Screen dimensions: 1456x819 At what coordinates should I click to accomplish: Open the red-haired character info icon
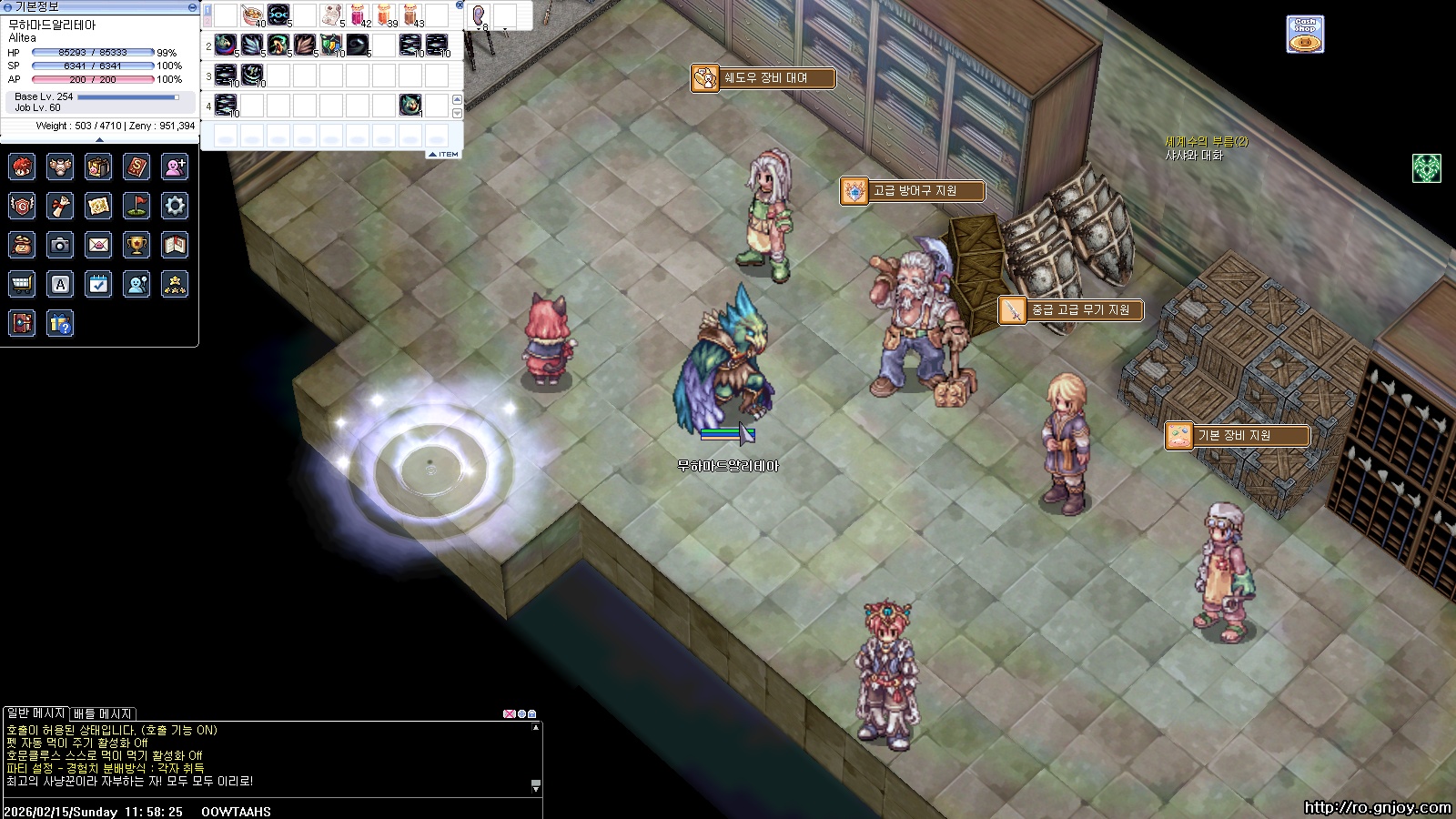pyautogui.click(x=22, y=167)
